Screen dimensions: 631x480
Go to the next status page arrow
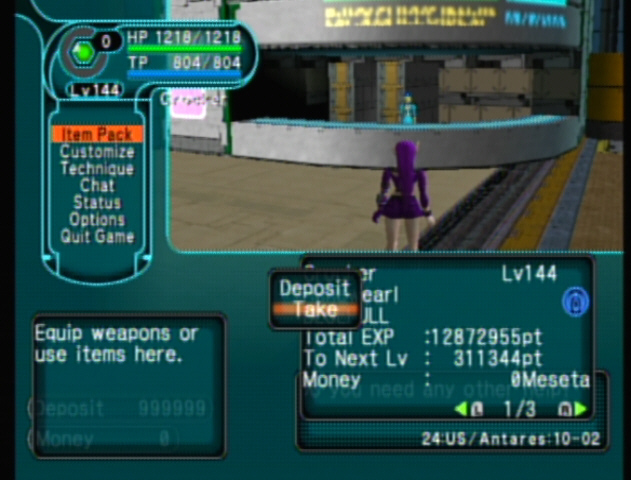click(581, 408)
